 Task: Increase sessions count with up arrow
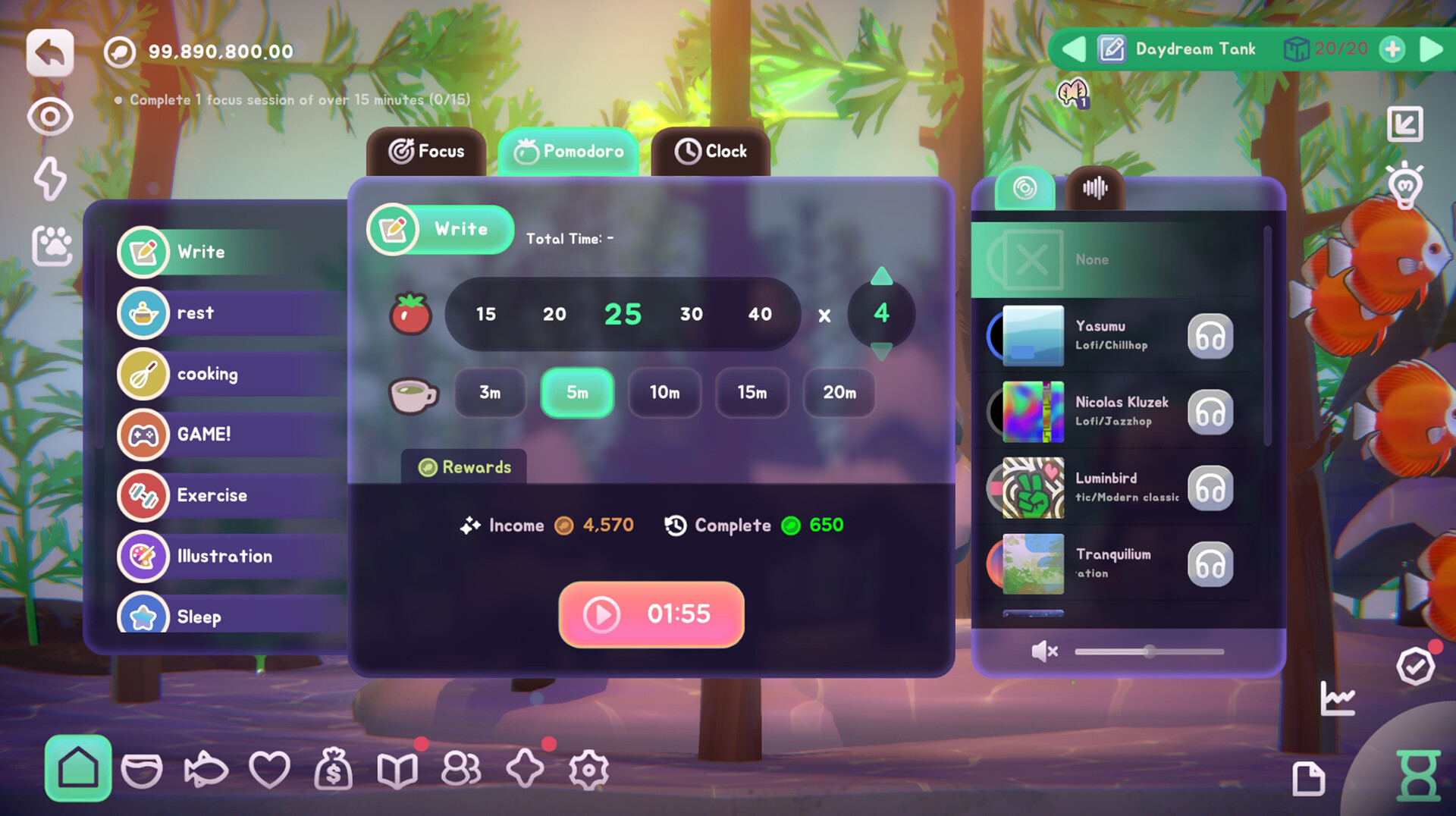tap(880, 278)
